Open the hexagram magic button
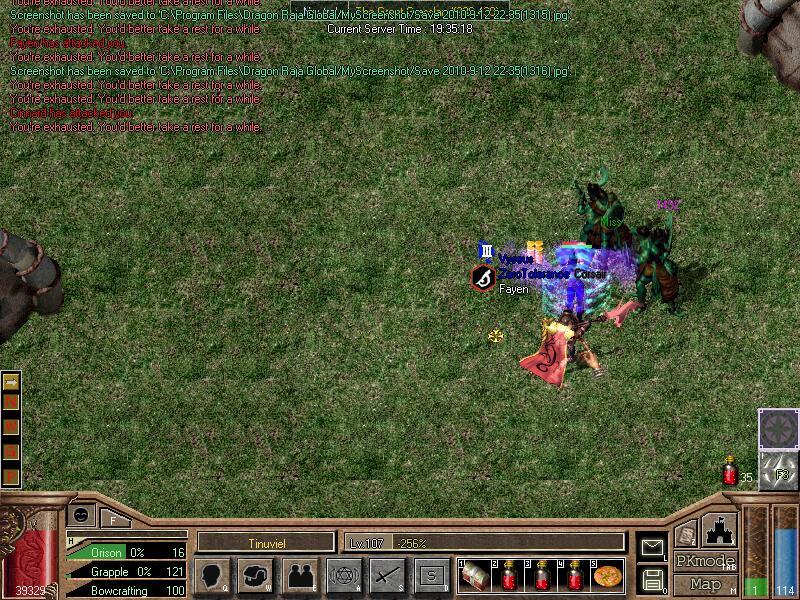The image size is (800, 600). [x=343, y=575]
